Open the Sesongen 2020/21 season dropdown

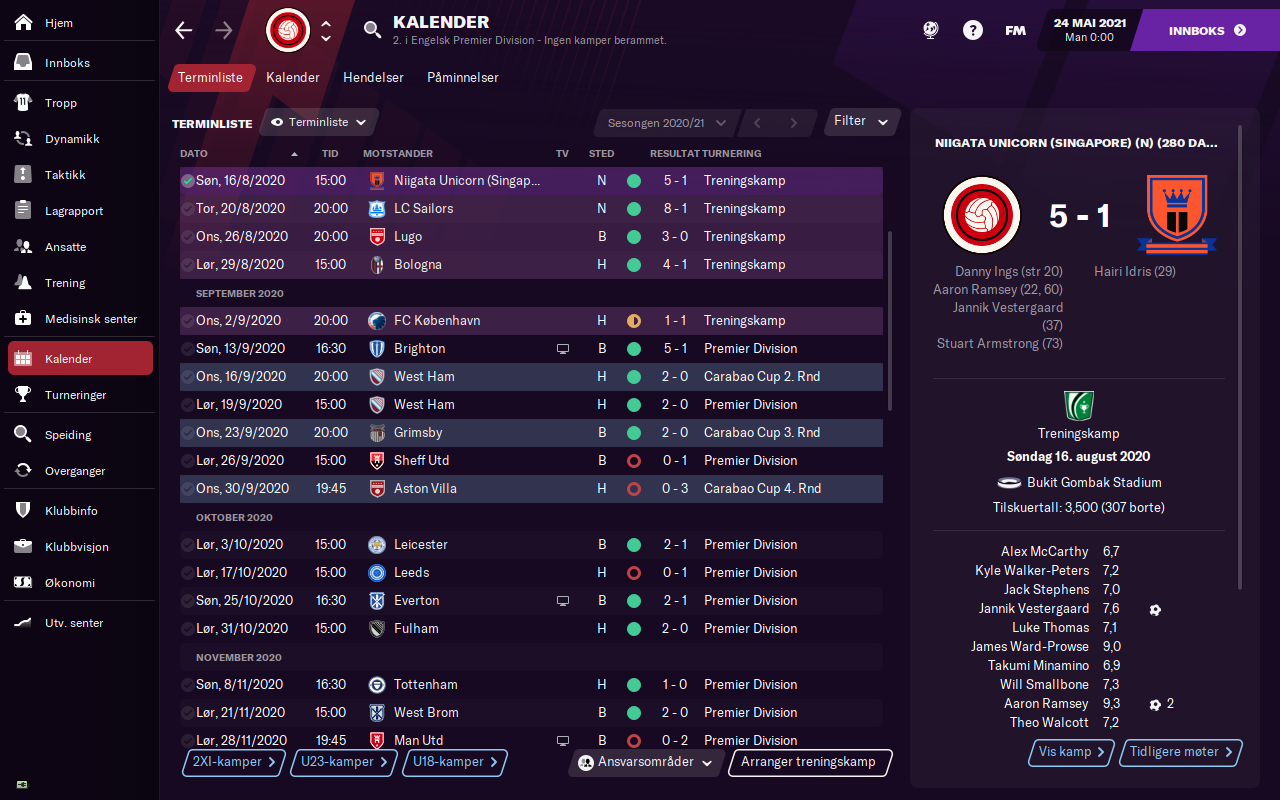[x=665, y=123]
